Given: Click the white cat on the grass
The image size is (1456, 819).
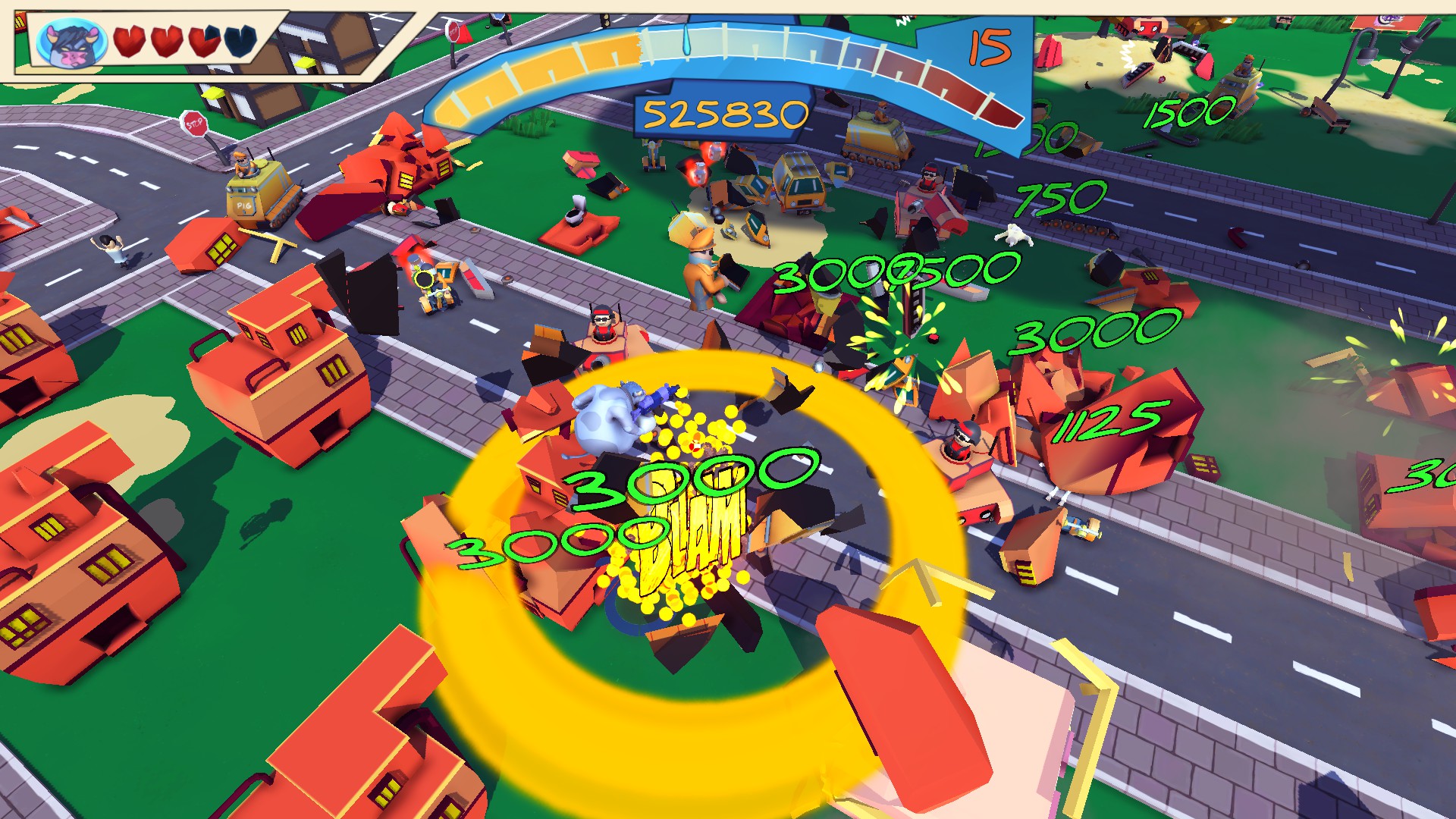Looking at the screenshot, I should (x=1015, y=237).
